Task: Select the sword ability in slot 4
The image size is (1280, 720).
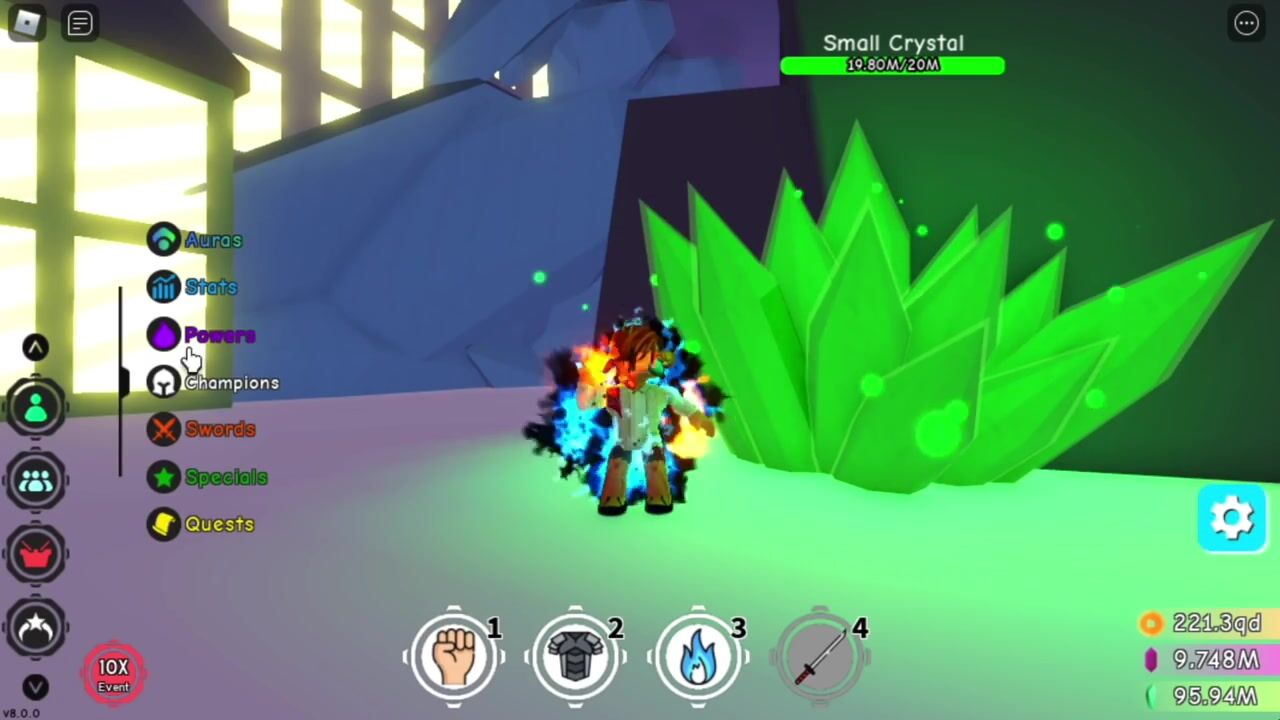Action: tap(820, 656)
